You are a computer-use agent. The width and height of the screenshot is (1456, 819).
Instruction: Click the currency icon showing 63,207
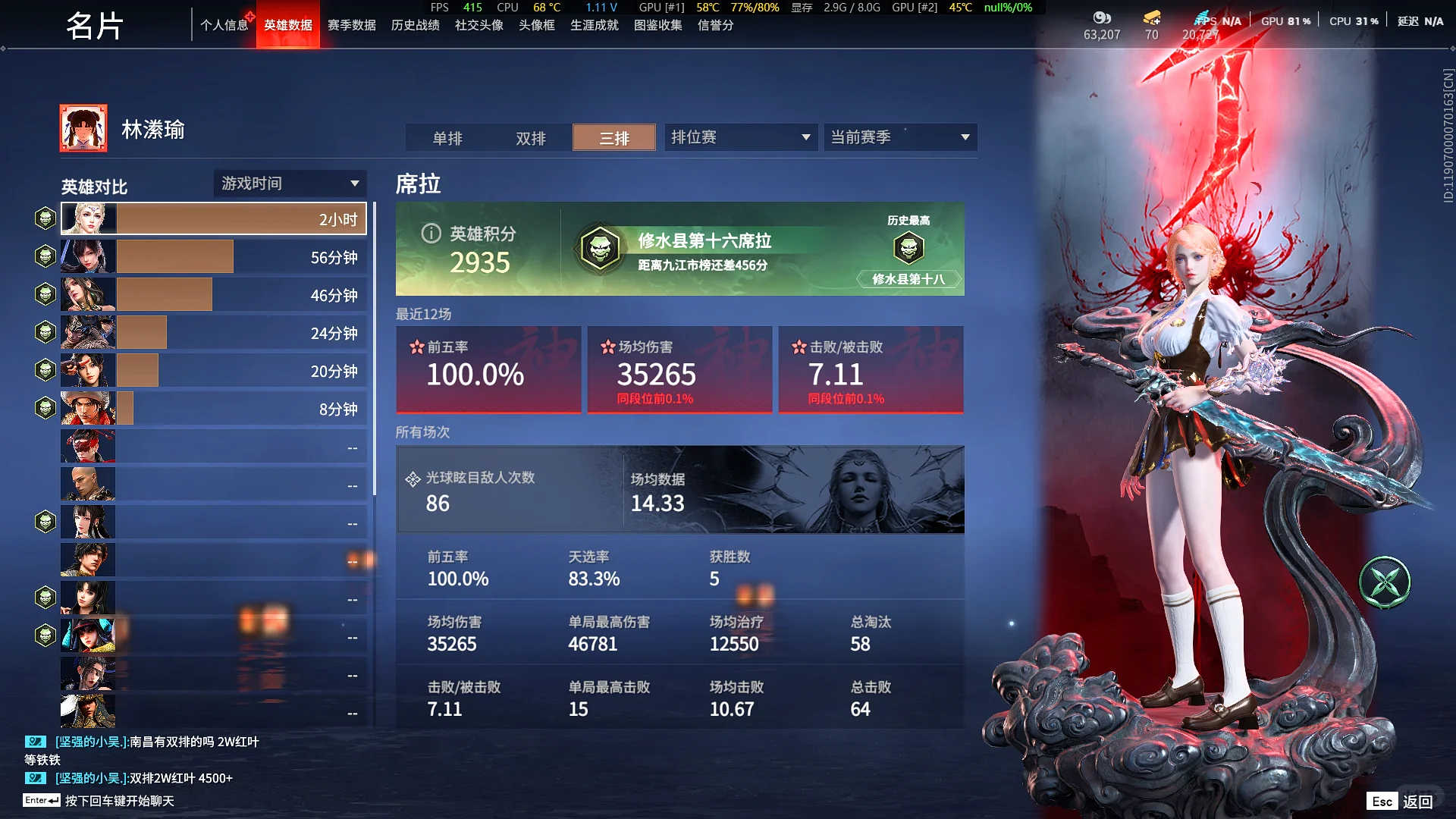point(1101,17)
